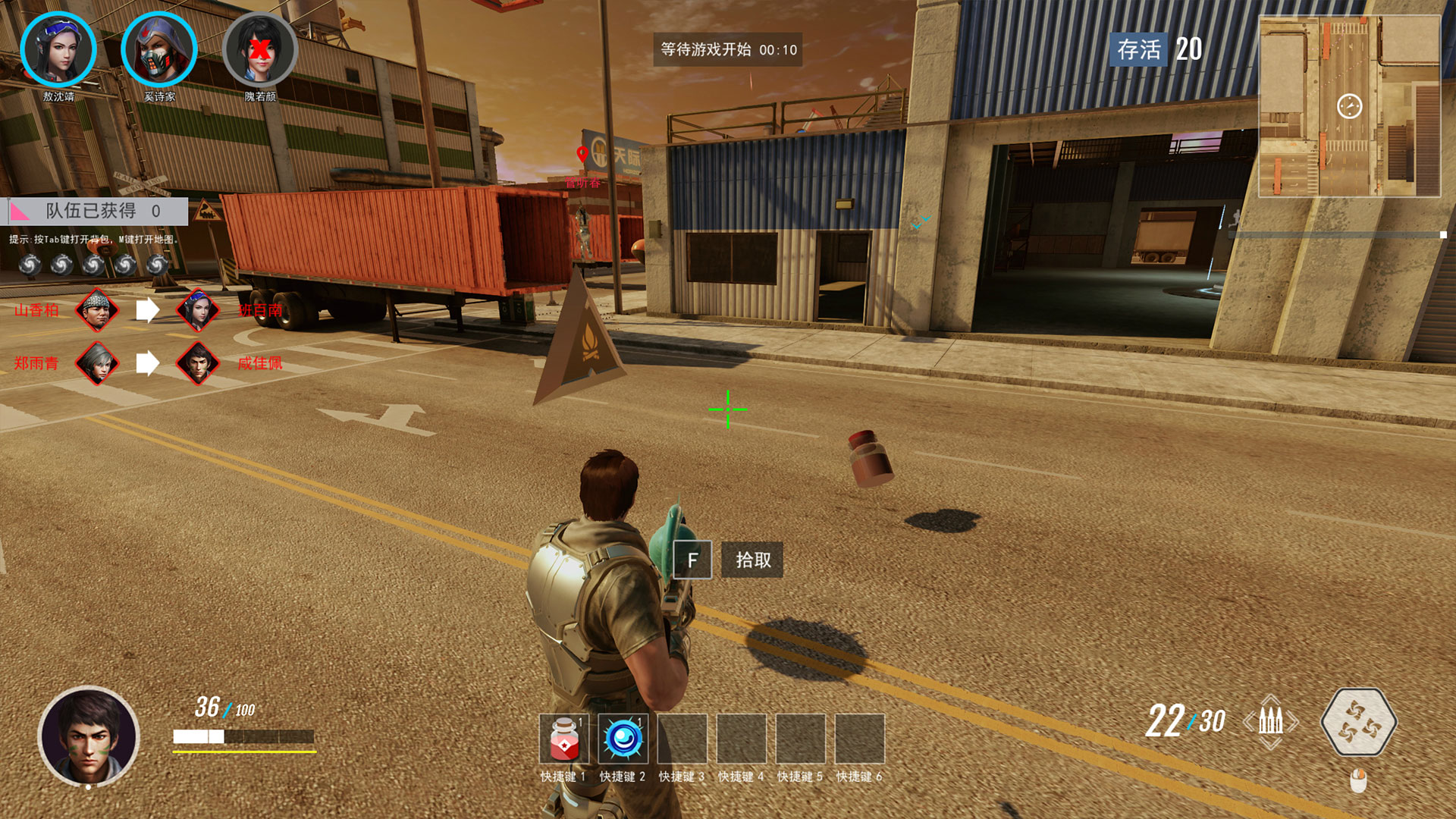The width and height of the screenshot is (1456, 819).
Task: Click the 拾取 pickup button
Action: click(752, 560)
